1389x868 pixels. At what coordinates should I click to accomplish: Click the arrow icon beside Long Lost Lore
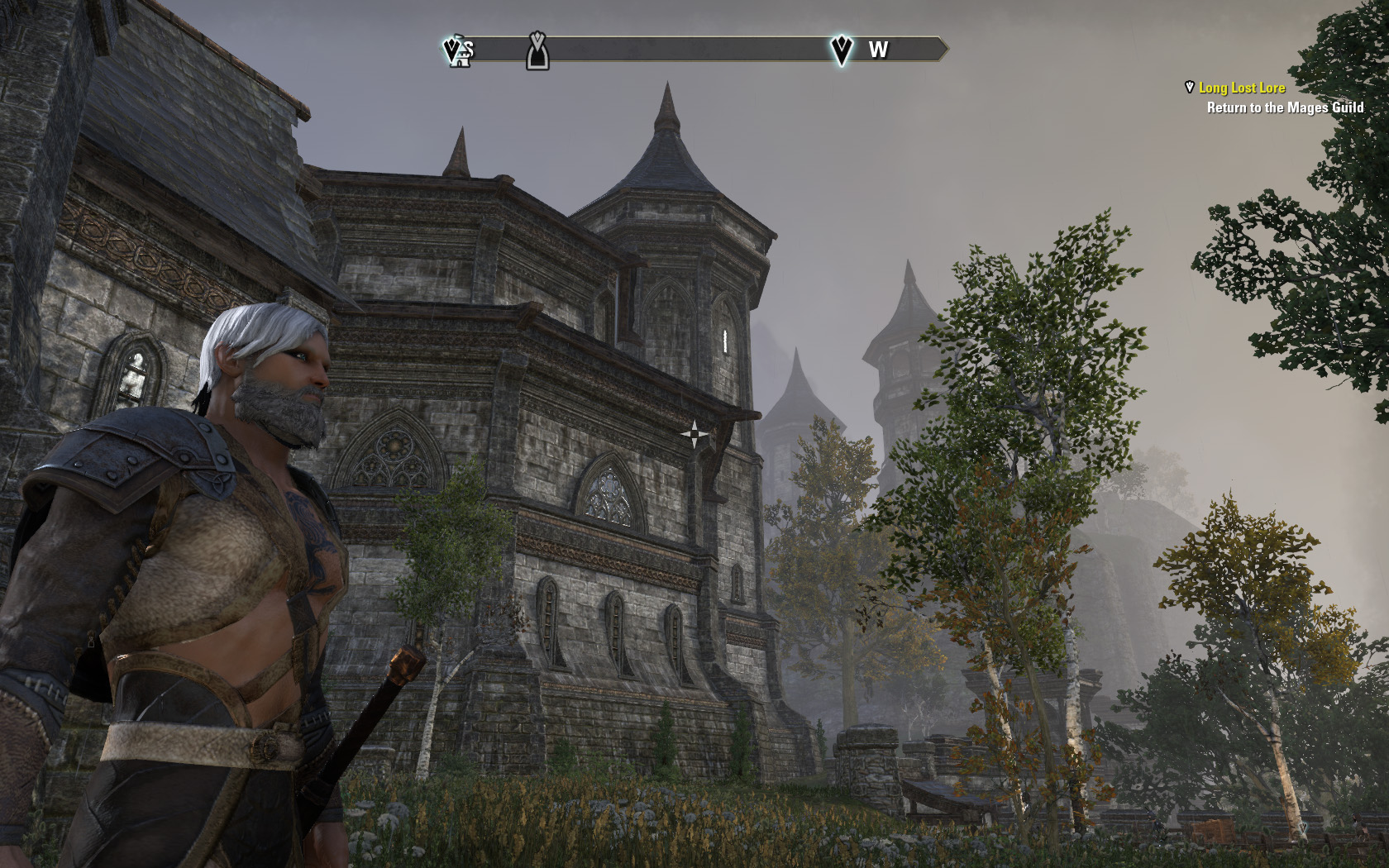click(x=1190, y=87)
